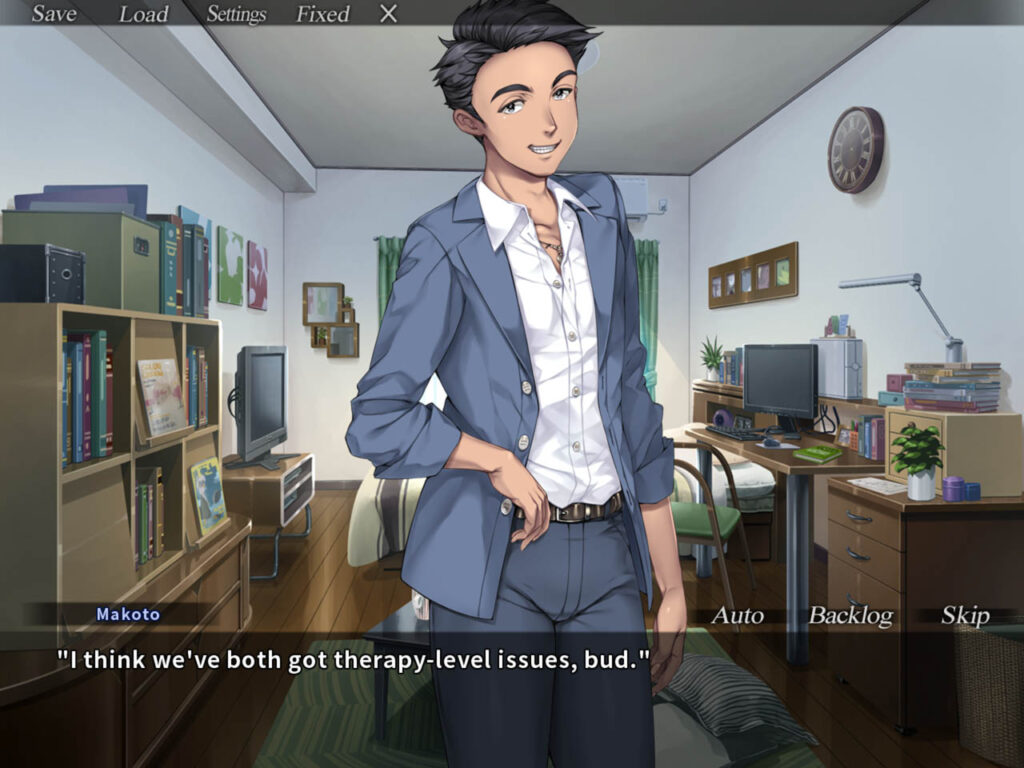Open the dialogue Backlog
The width and height of the screenshot is (1024, 768).
coord(850,616)
